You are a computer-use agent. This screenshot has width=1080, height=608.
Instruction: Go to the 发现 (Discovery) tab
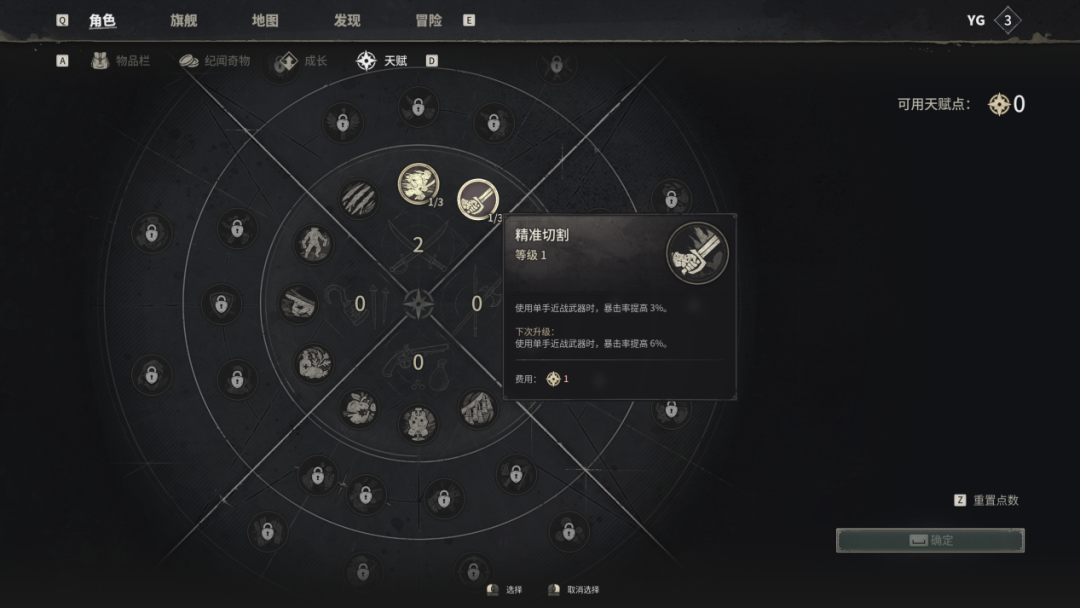coord(347,21)
